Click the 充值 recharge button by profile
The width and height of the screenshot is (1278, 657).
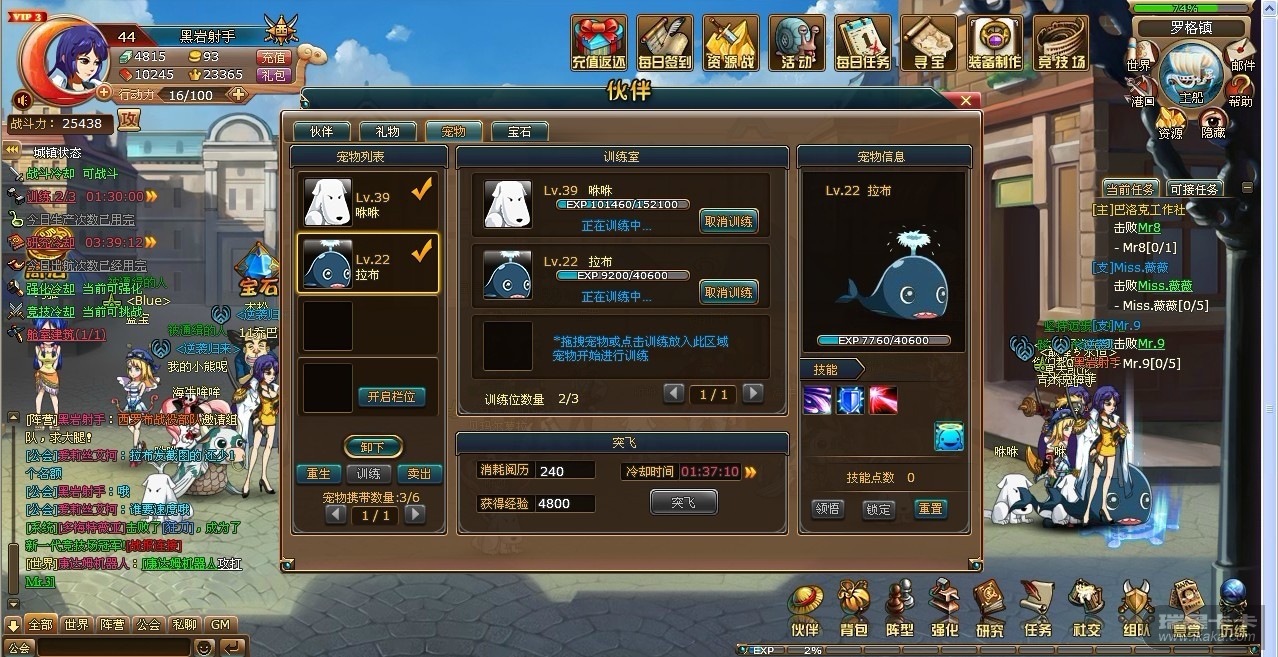(273, 57)
